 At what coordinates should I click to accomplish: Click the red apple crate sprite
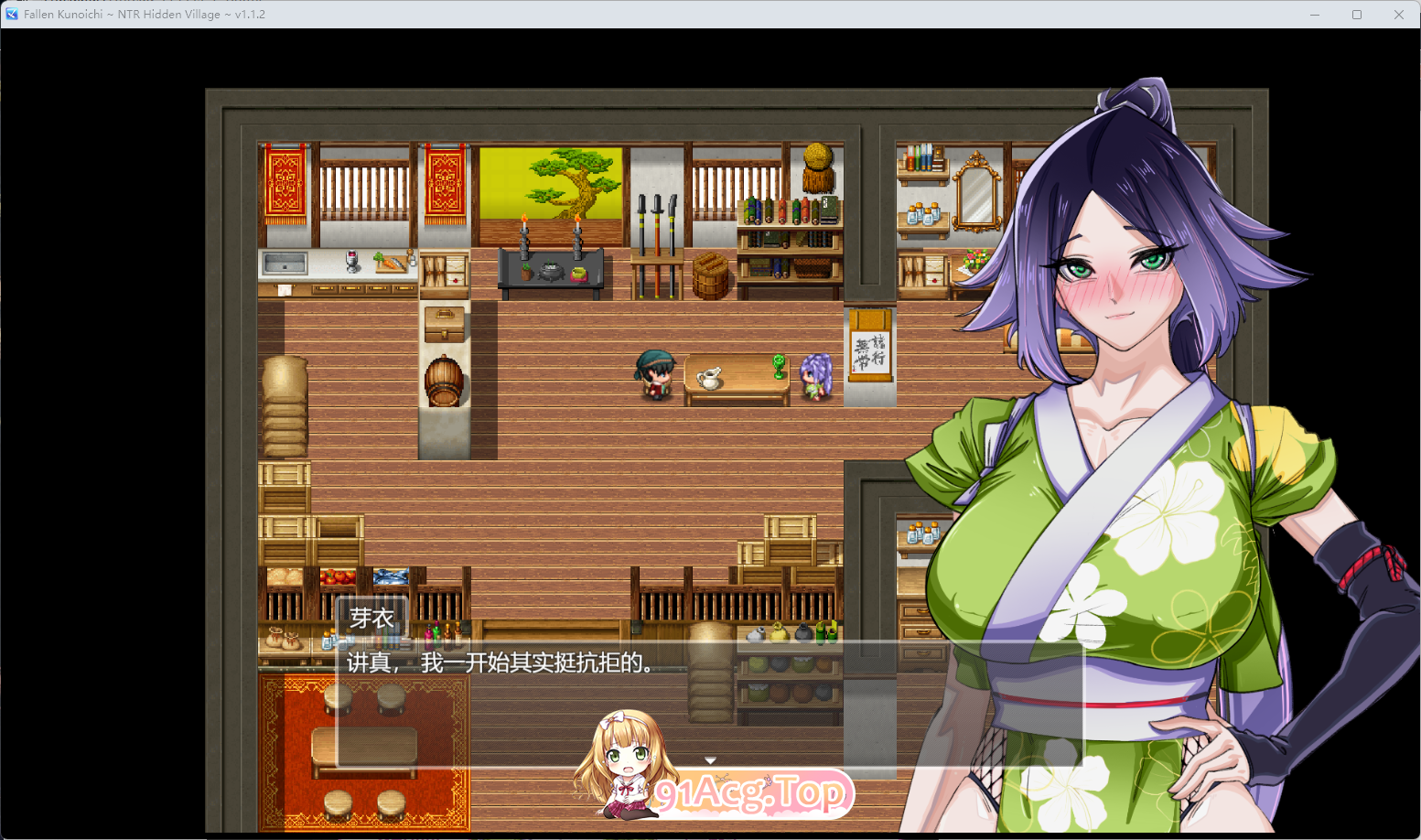tap(338, 576)
